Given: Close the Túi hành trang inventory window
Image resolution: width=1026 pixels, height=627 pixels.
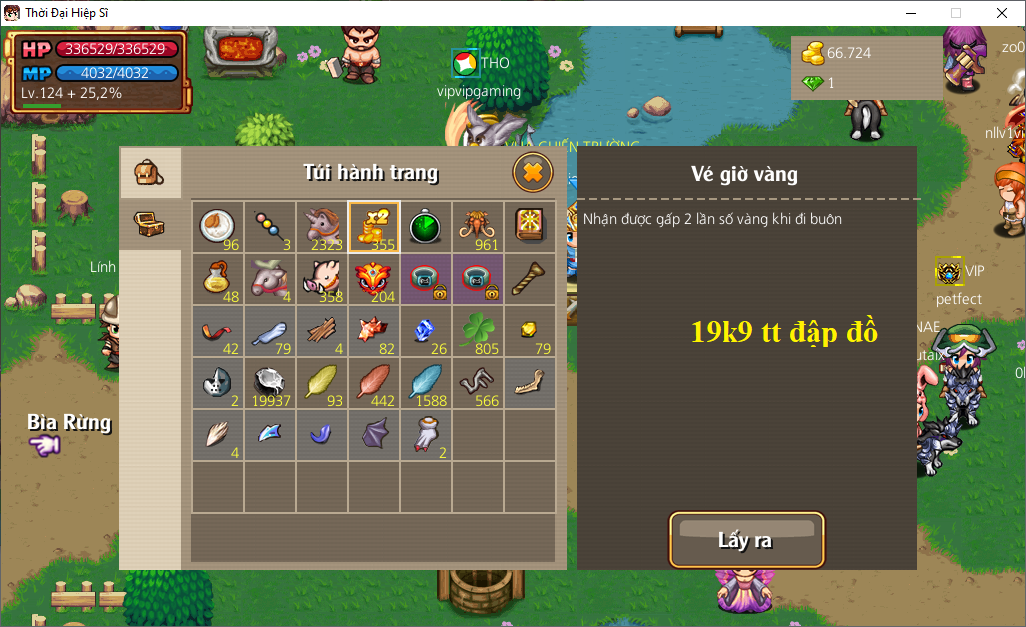Looking at the screenshot, I should pyautogui.click(x=533, y=173).
